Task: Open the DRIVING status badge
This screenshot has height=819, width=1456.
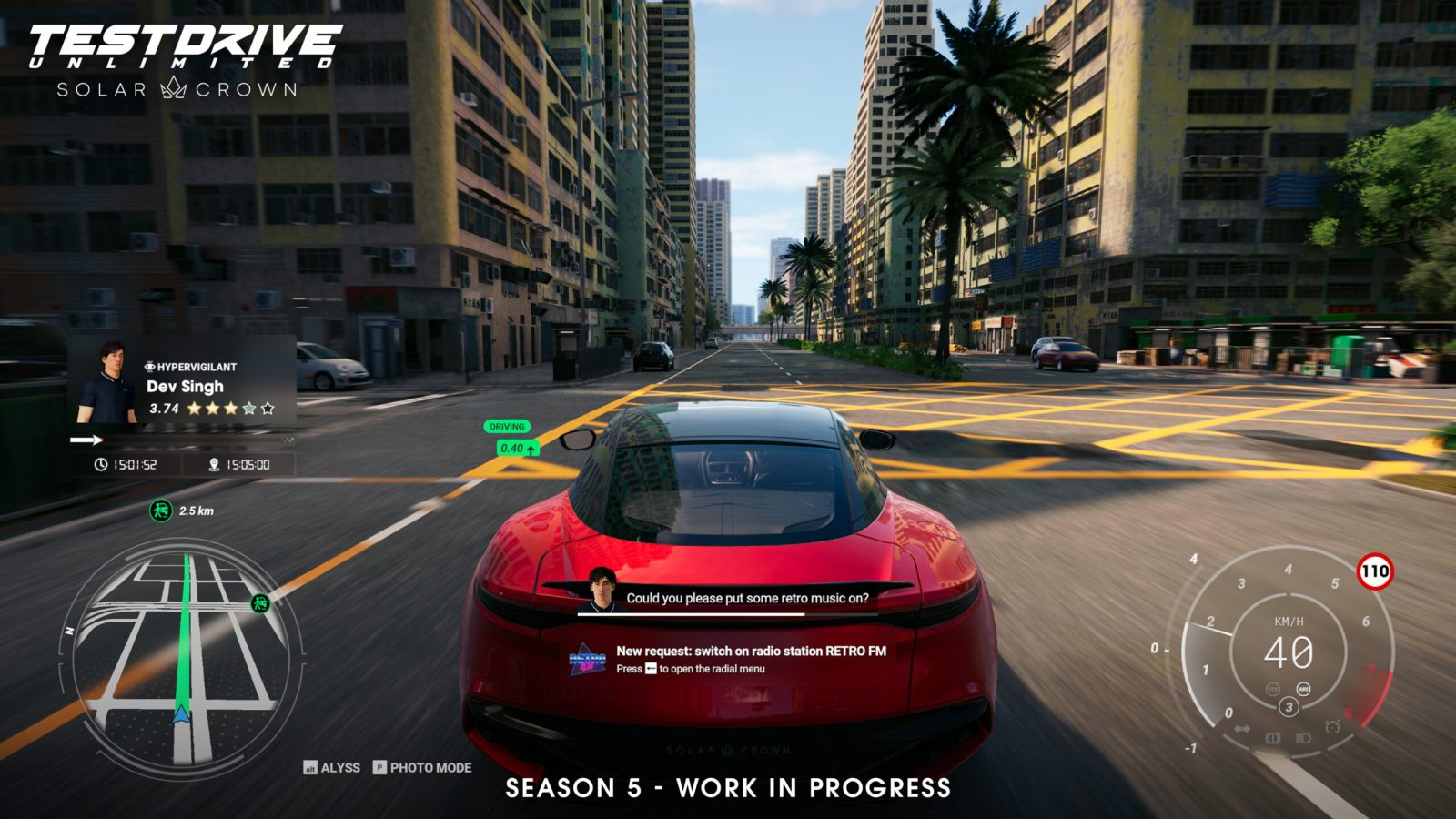Action: (506, 424)
